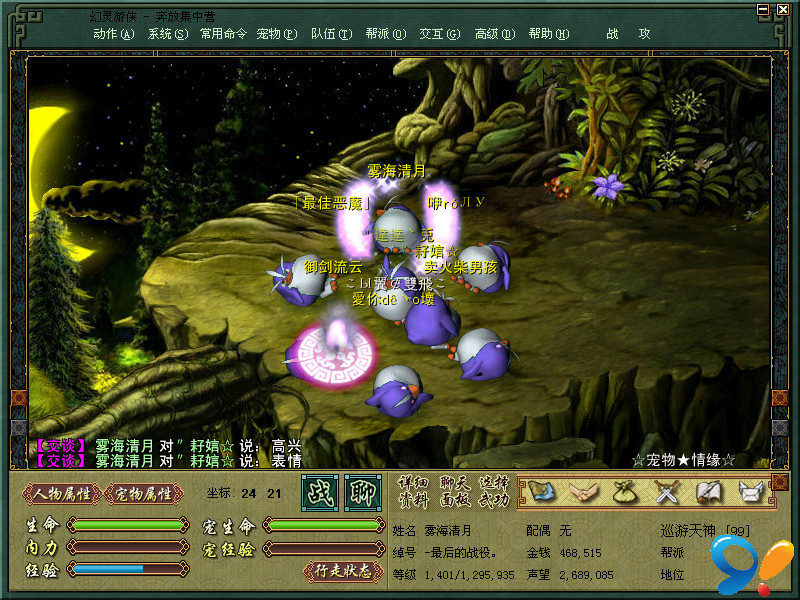Screen dimensions: 800x600
Task: Select the crossed swords icon
Action: click(x=666, y=491)
